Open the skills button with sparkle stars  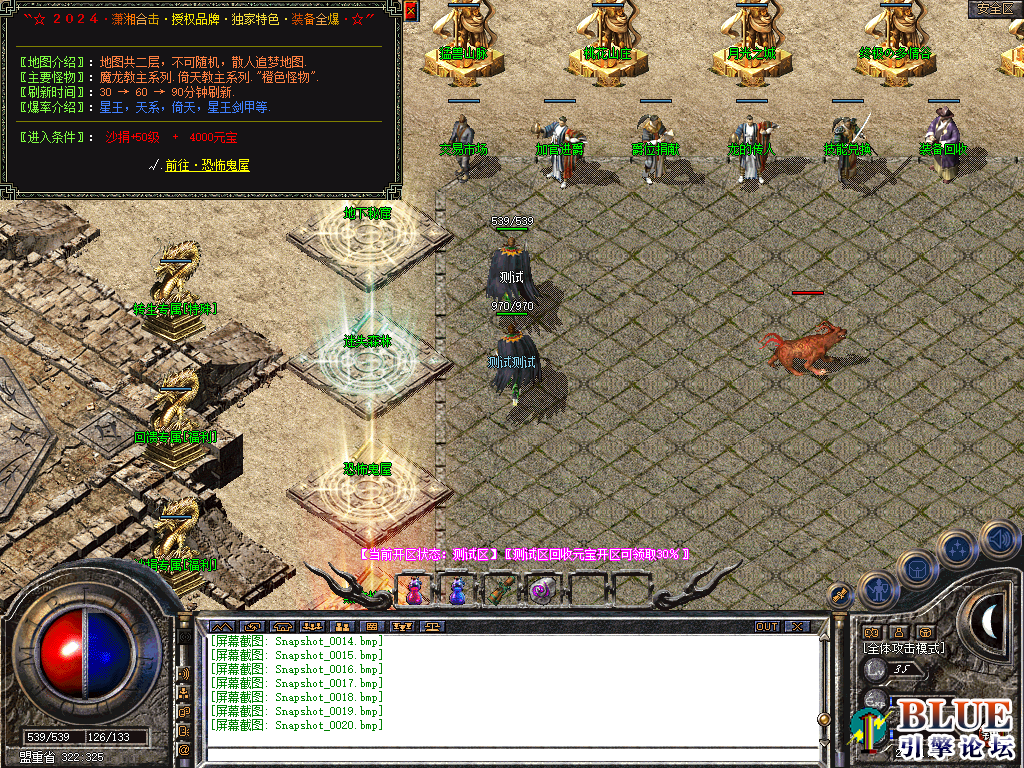pos(958,548)
